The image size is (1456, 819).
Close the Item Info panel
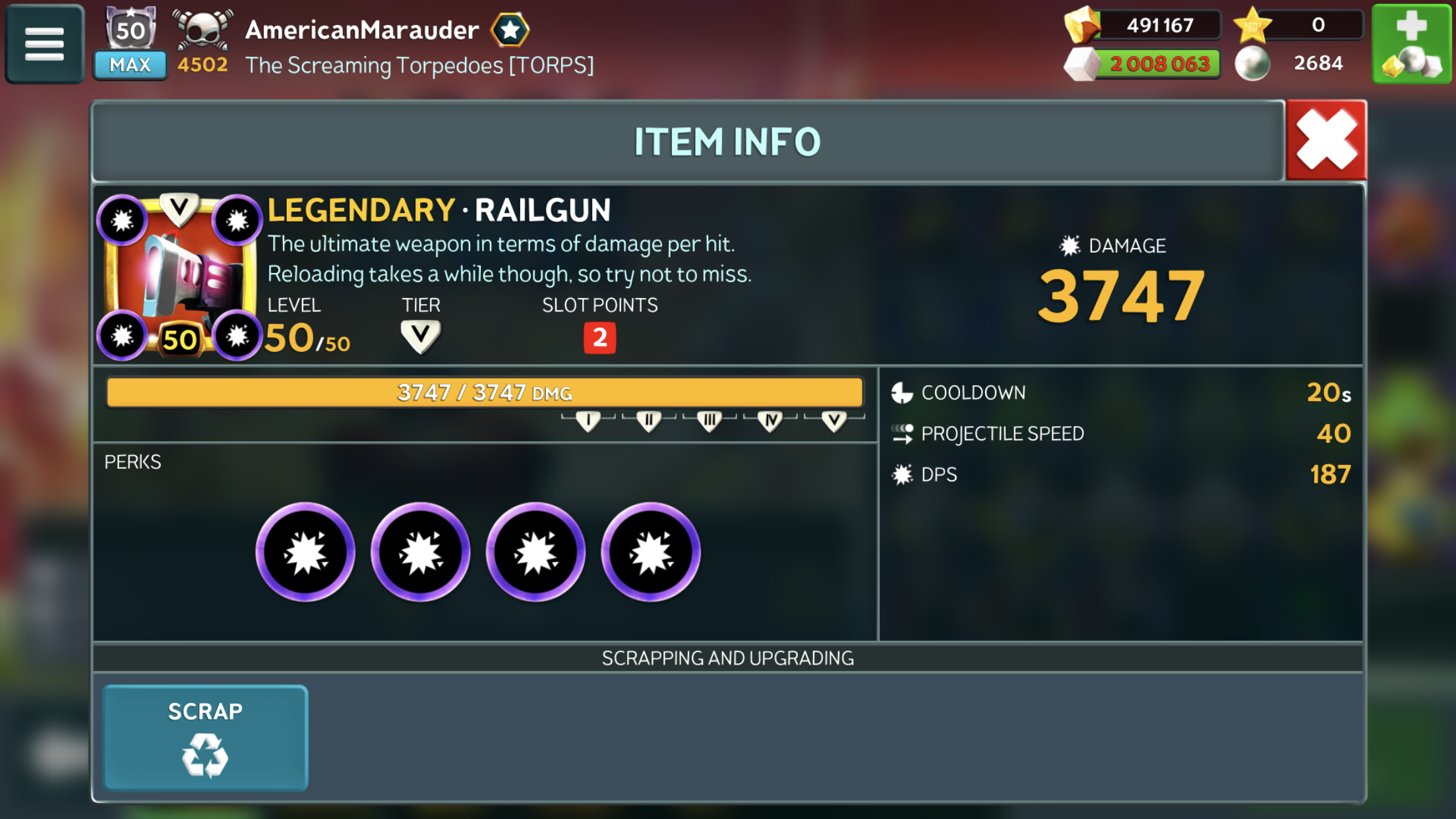point(1326,140)
